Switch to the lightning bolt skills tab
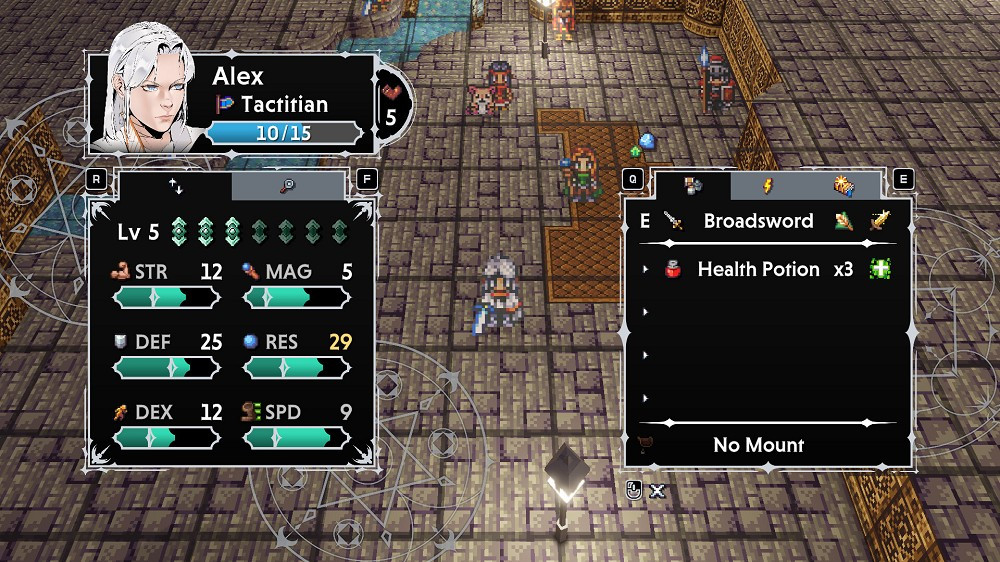This screenshot has width=1000, height=562. click(x=768, y=186)
